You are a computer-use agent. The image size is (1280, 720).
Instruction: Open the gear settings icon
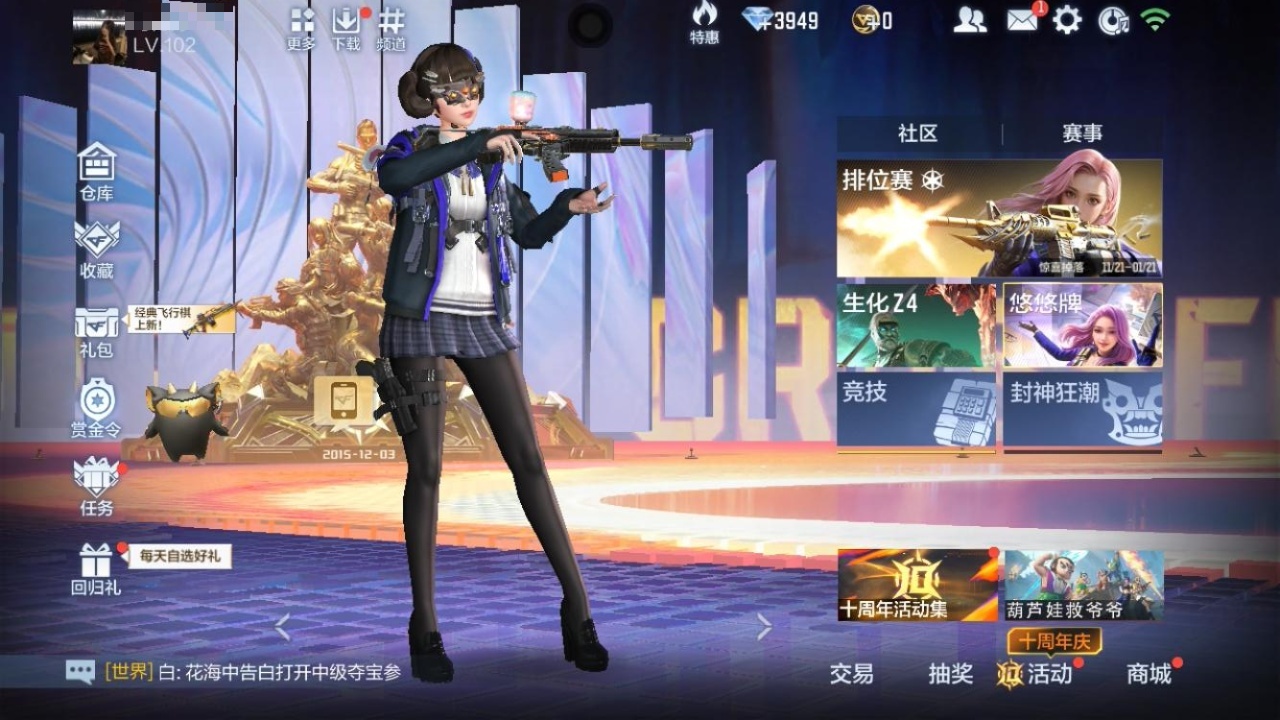click(1067, 20)
